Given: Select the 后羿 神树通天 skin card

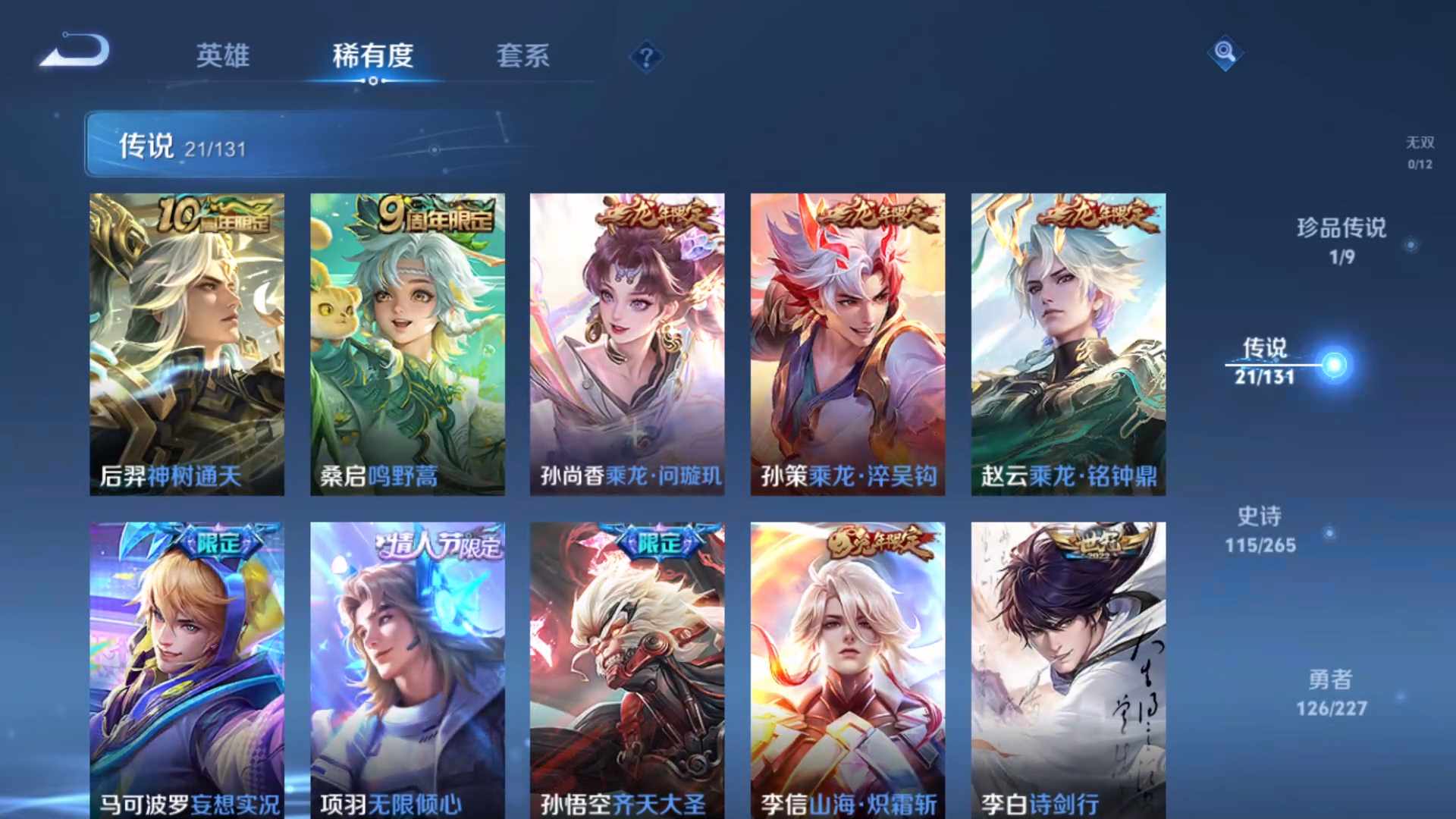Looking at the screenshot, I should [186, 341].
